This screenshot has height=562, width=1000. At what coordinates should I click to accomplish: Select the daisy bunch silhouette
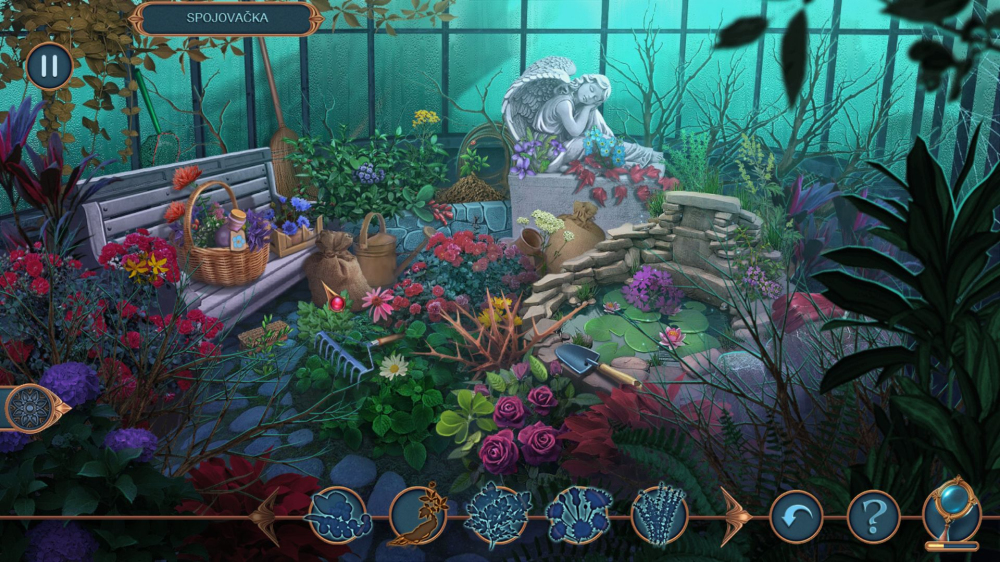(x=579, y=515)
